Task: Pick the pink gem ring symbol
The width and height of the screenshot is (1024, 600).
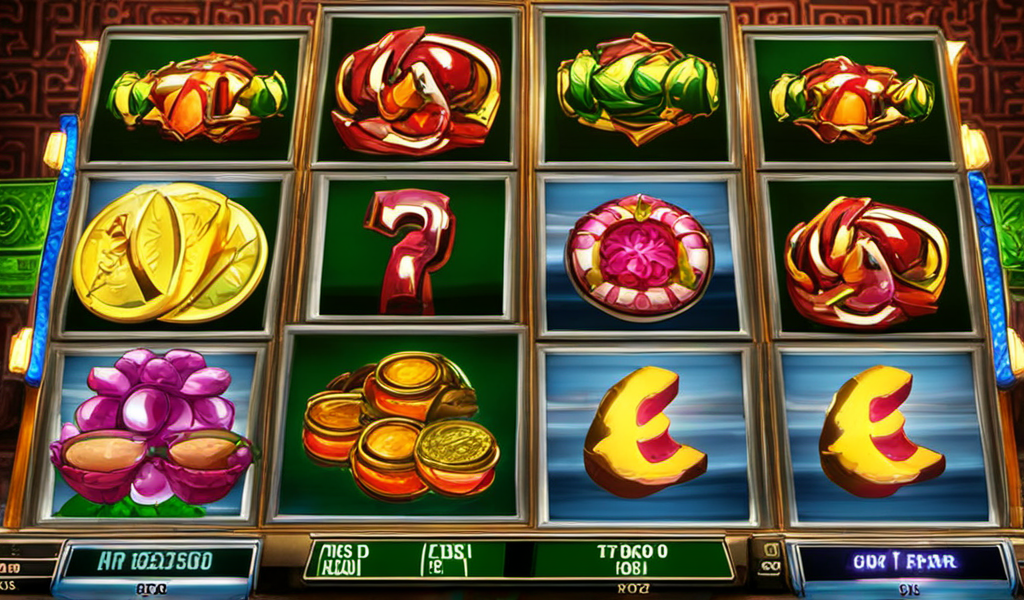Action: (x=639, y=256)
